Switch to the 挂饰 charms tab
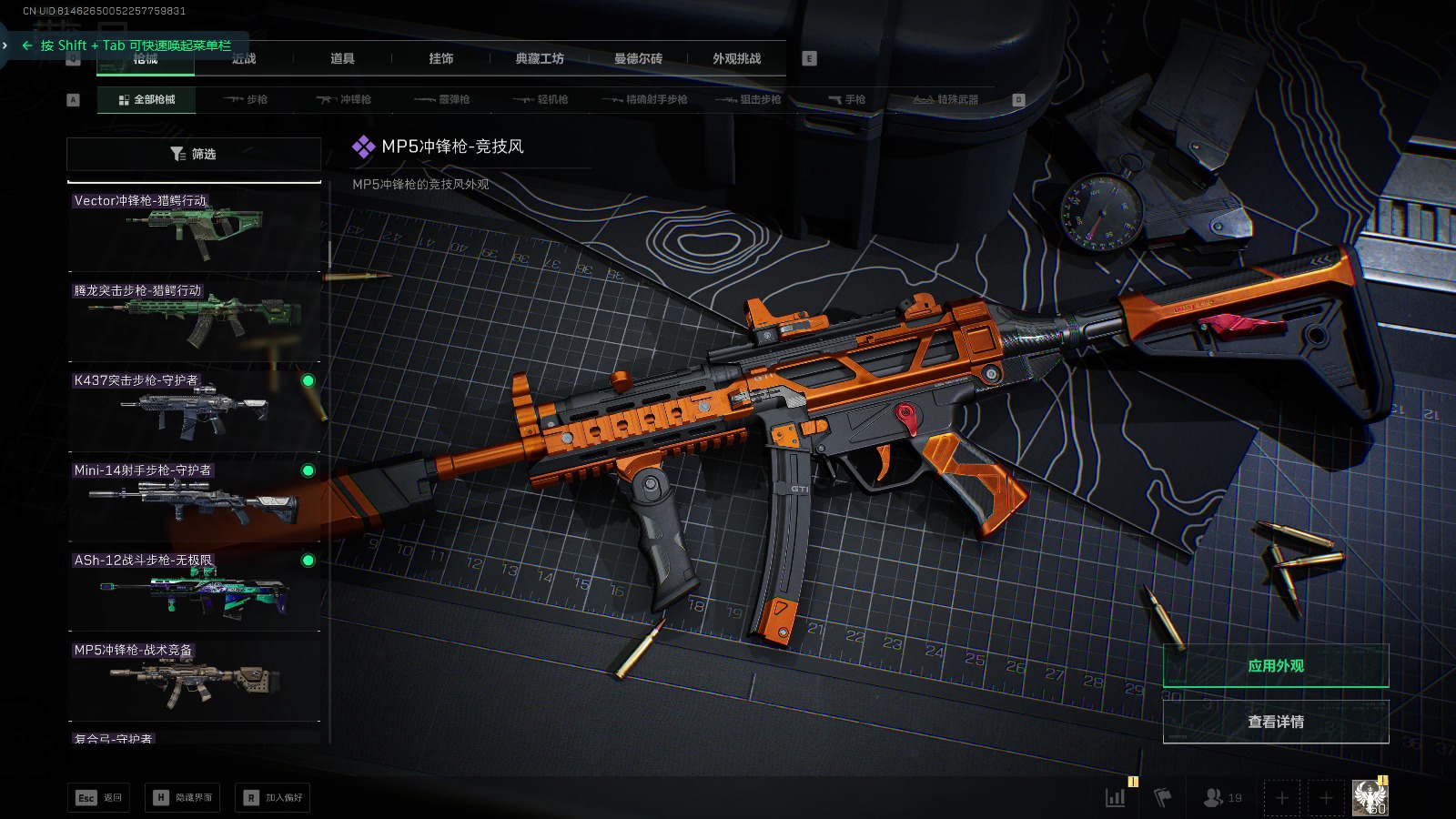This screenshot has height=819, width=1456. point(441,59)
